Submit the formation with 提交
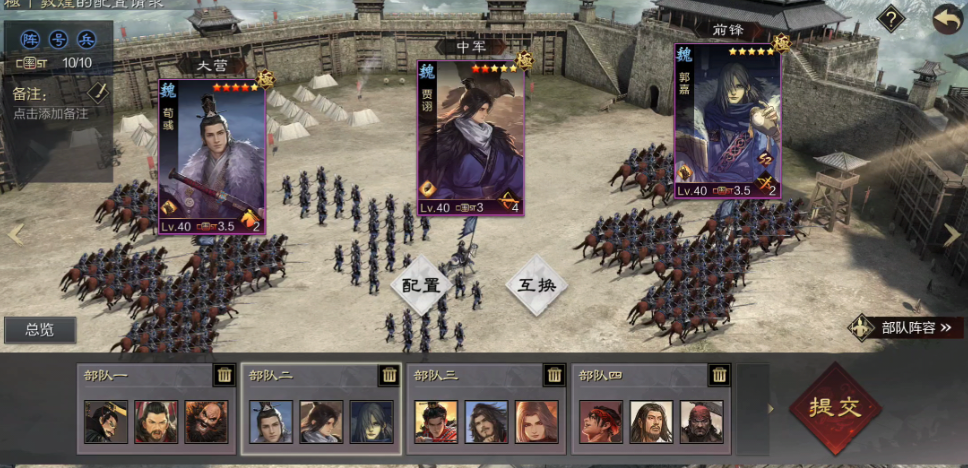The height and width of the screenshot is (468, 968). coord(835,408)
